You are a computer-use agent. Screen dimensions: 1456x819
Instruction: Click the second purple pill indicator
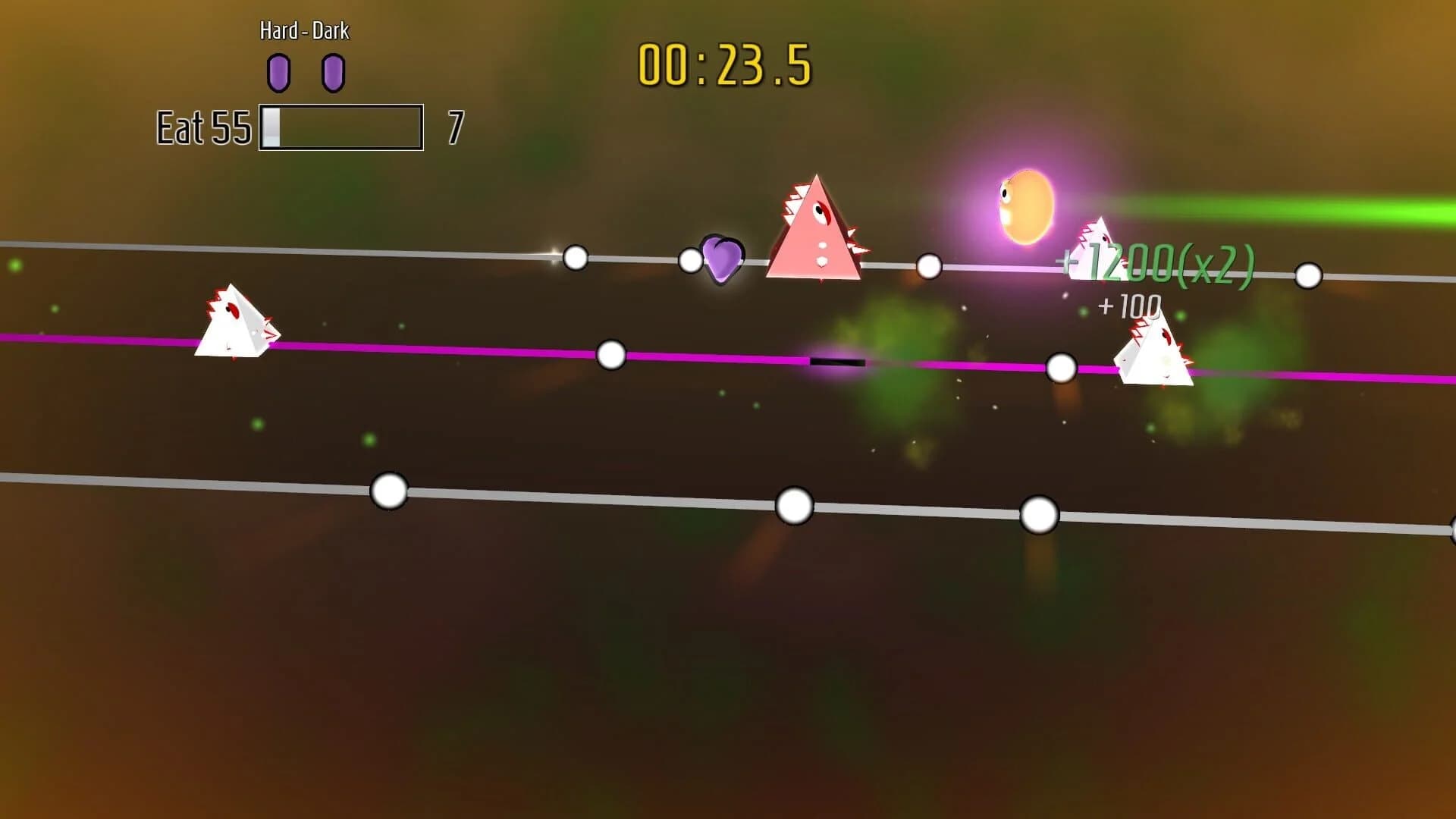pyautogui.click(x=332, y=71)
